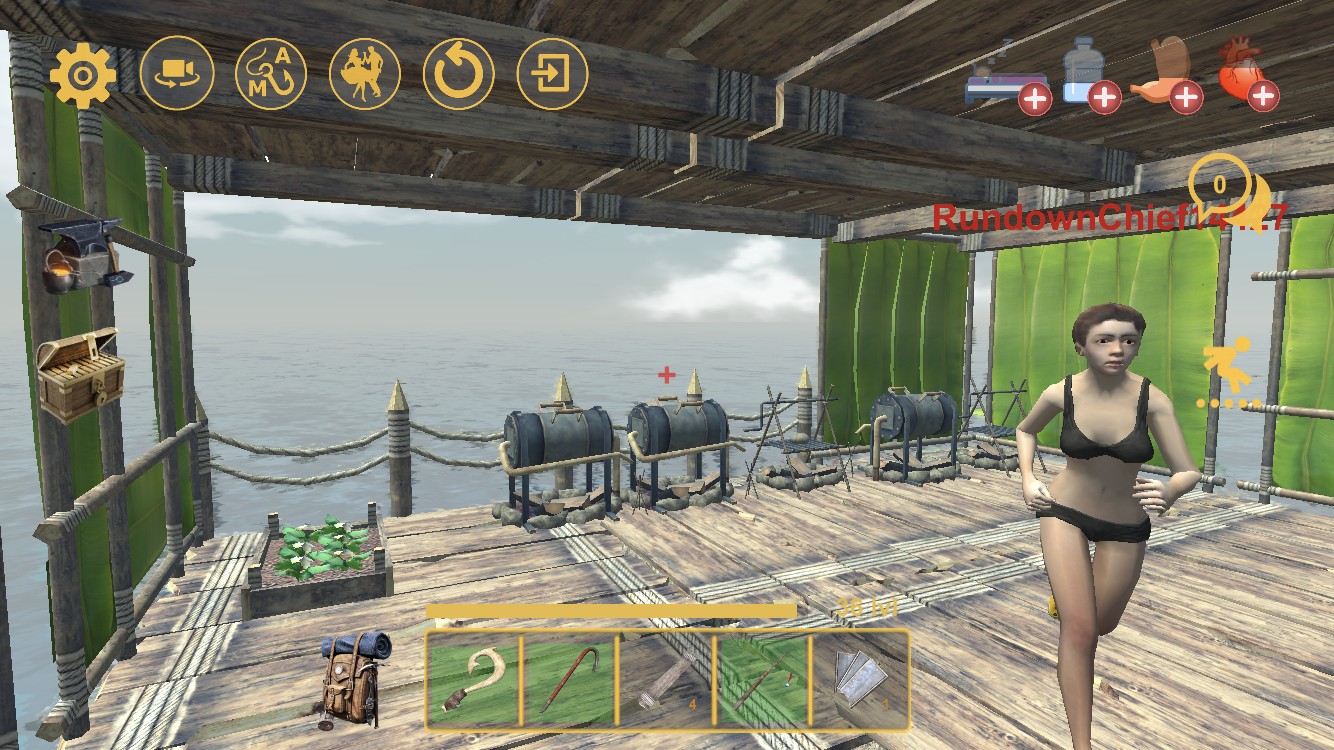
Task: Select the bone hook hotbar slot
Action: point(473,679)
